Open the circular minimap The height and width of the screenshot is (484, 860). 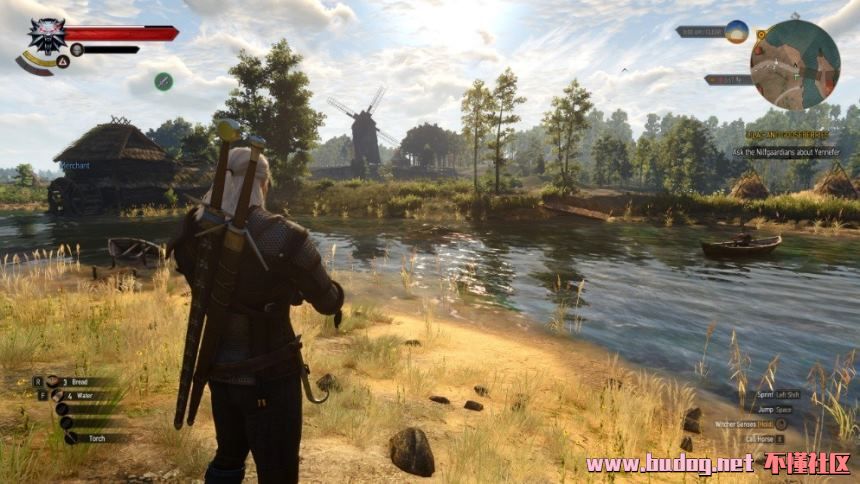(x=795, y=64)
